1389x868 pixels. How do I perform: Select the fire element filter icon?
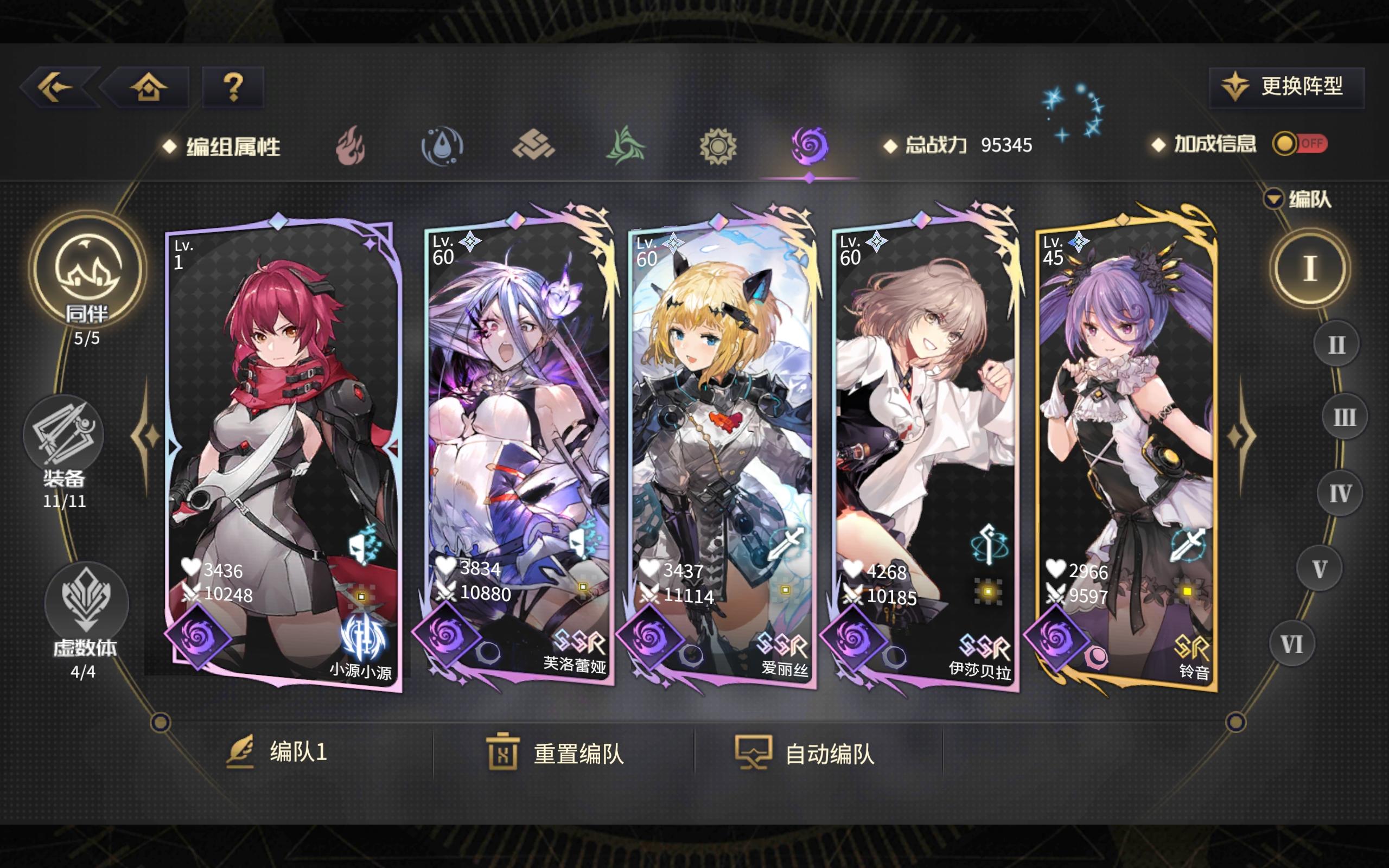[x=349, y=146]
